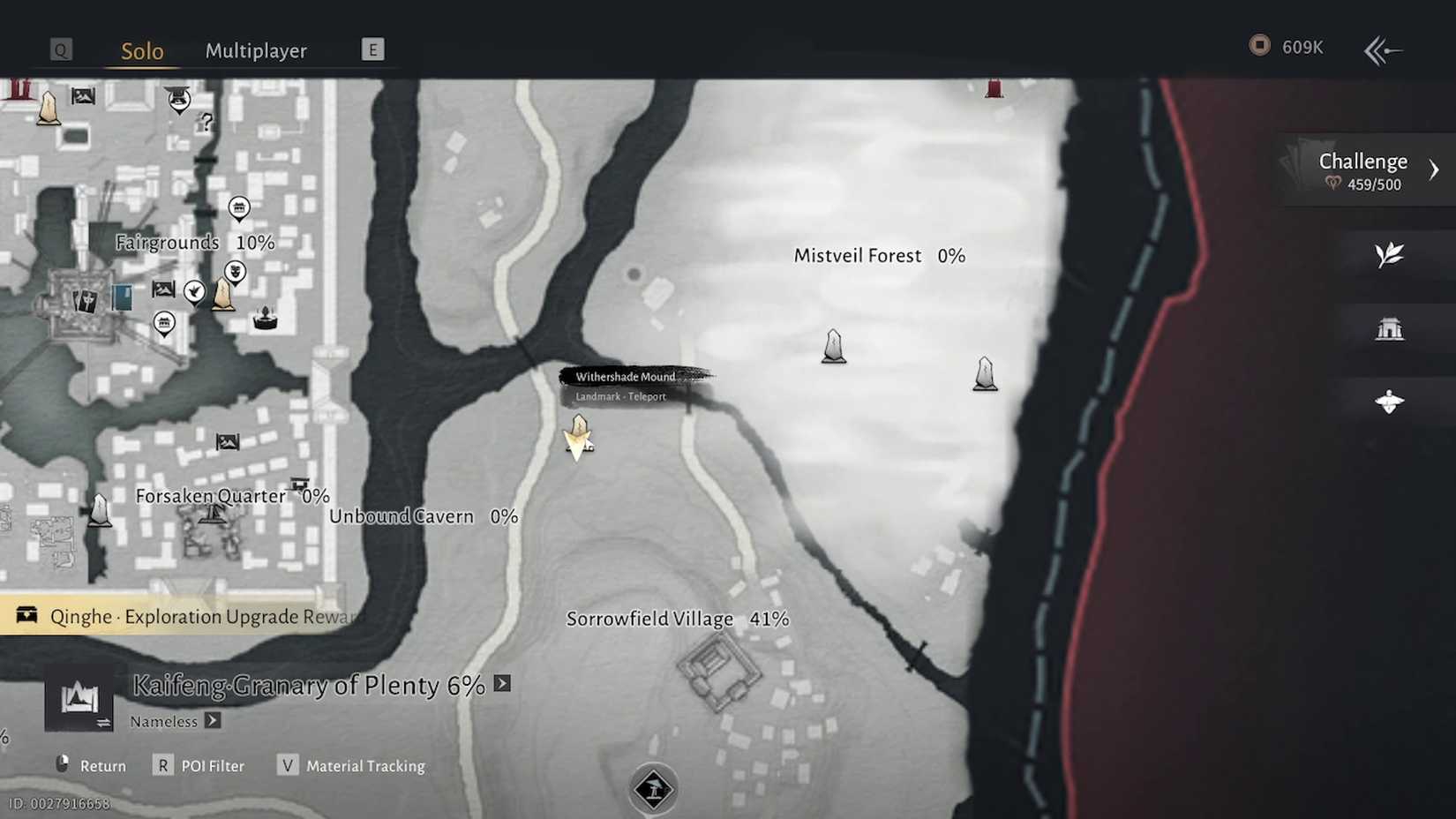1456x819 pixels.
Task: Toggle the Q shortcut next to Solo
Action: click(x=61, y=49)
